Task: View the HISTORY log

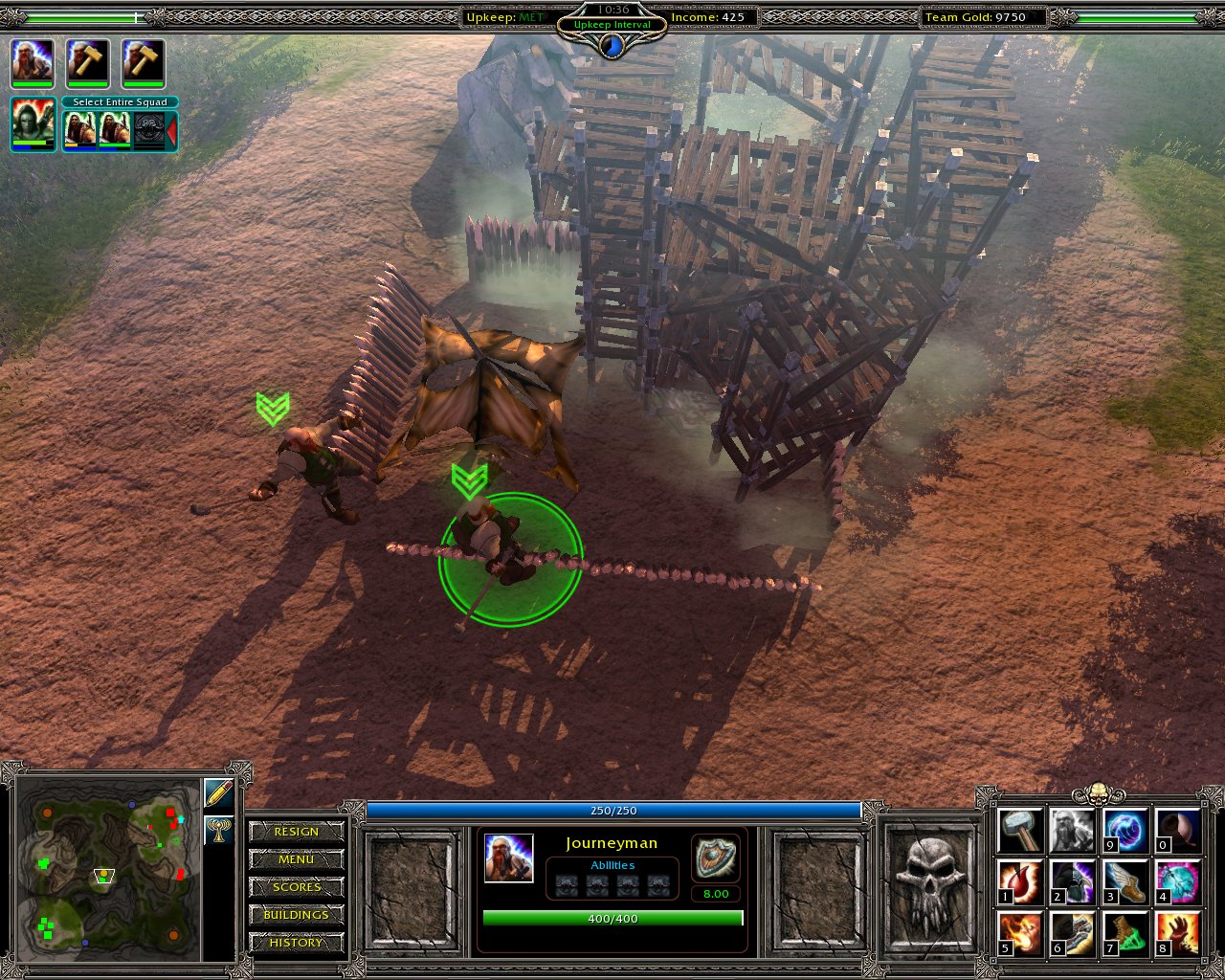Action: [x=296, y=943]
